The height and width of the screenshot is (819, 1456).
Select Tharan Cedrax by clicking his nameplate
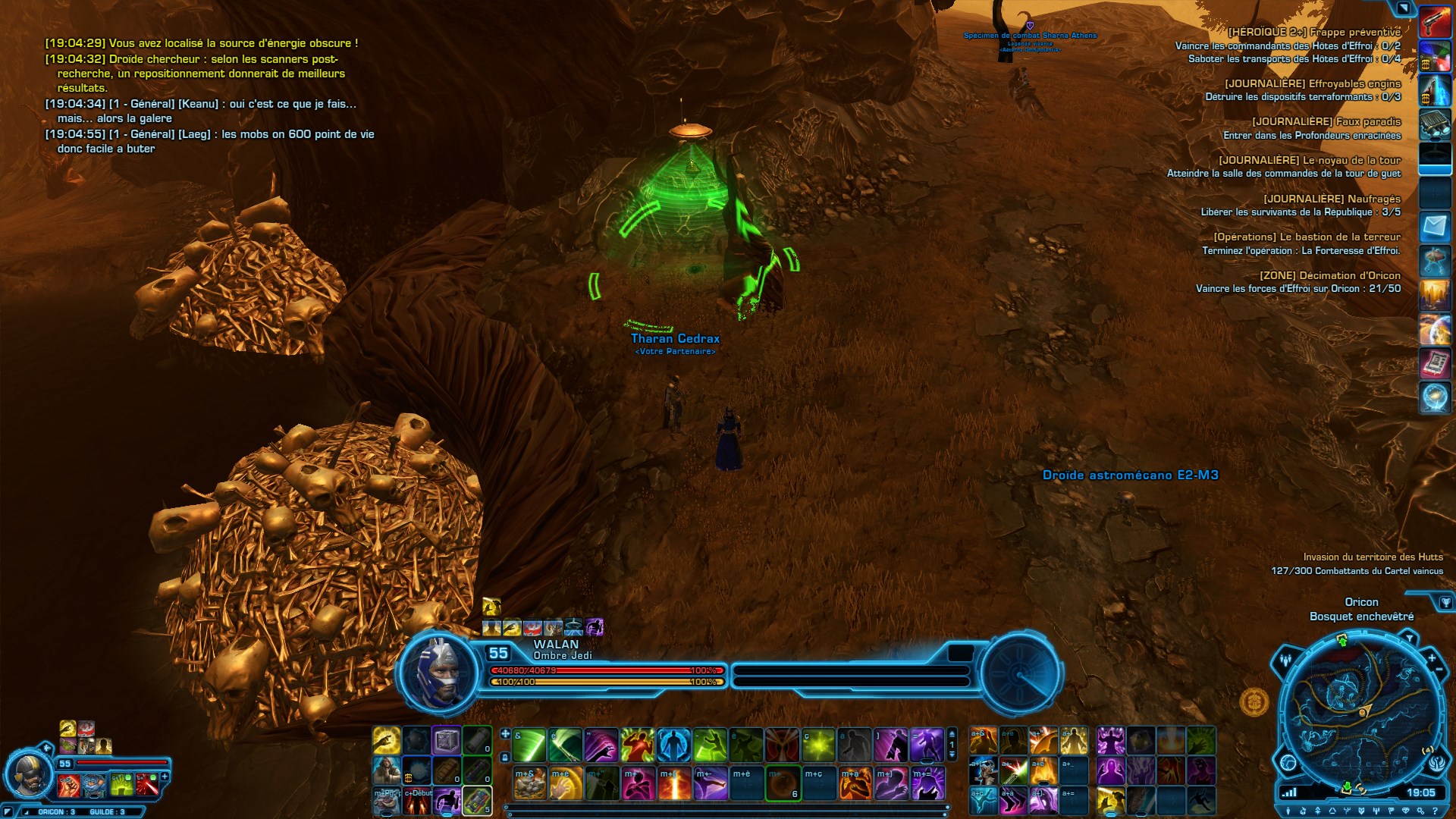click(x=675, y=339)
